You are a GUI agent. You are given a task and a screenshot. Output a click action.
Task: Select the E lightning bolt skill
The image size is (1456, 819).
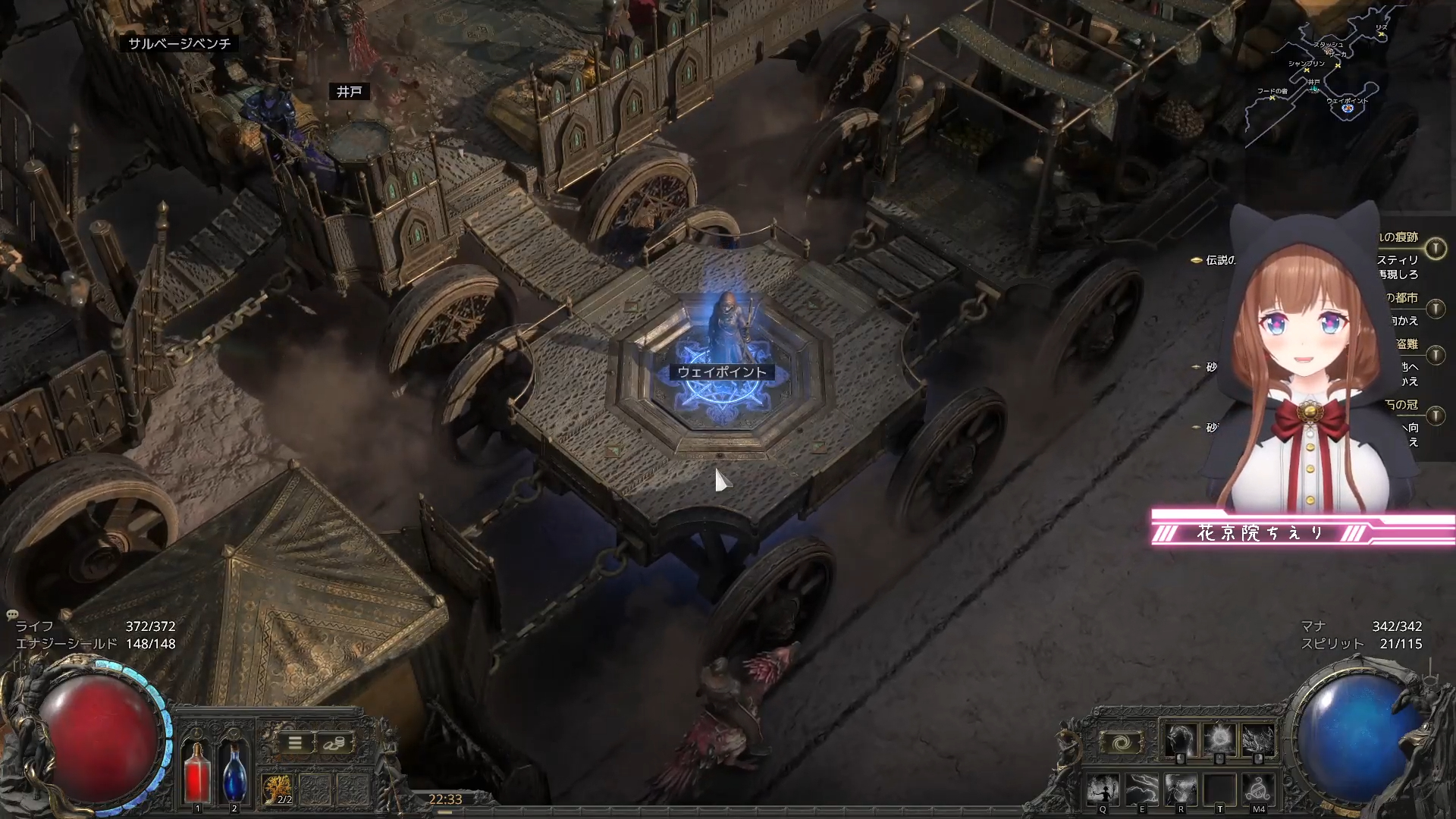(x=1142, y=790)
